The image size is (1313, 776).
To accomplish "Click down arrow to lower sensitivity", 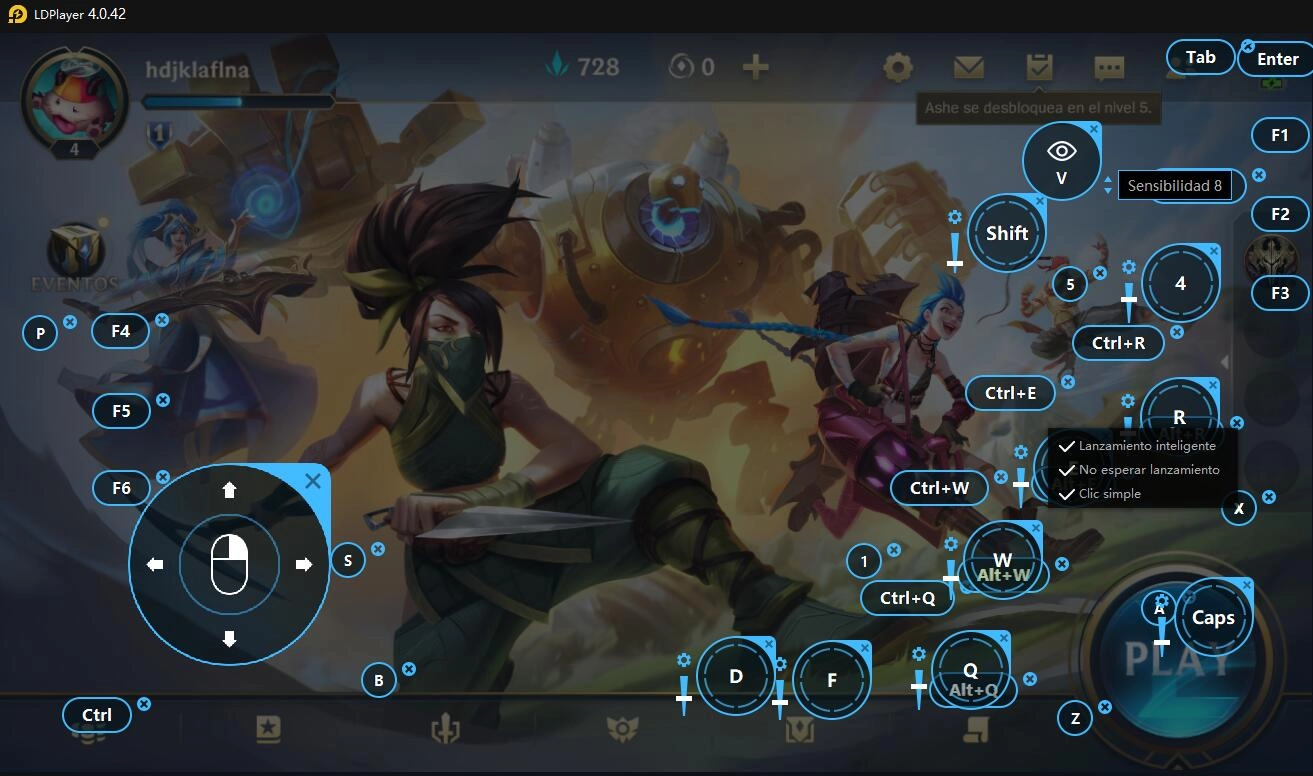I will coord(1108,190).
